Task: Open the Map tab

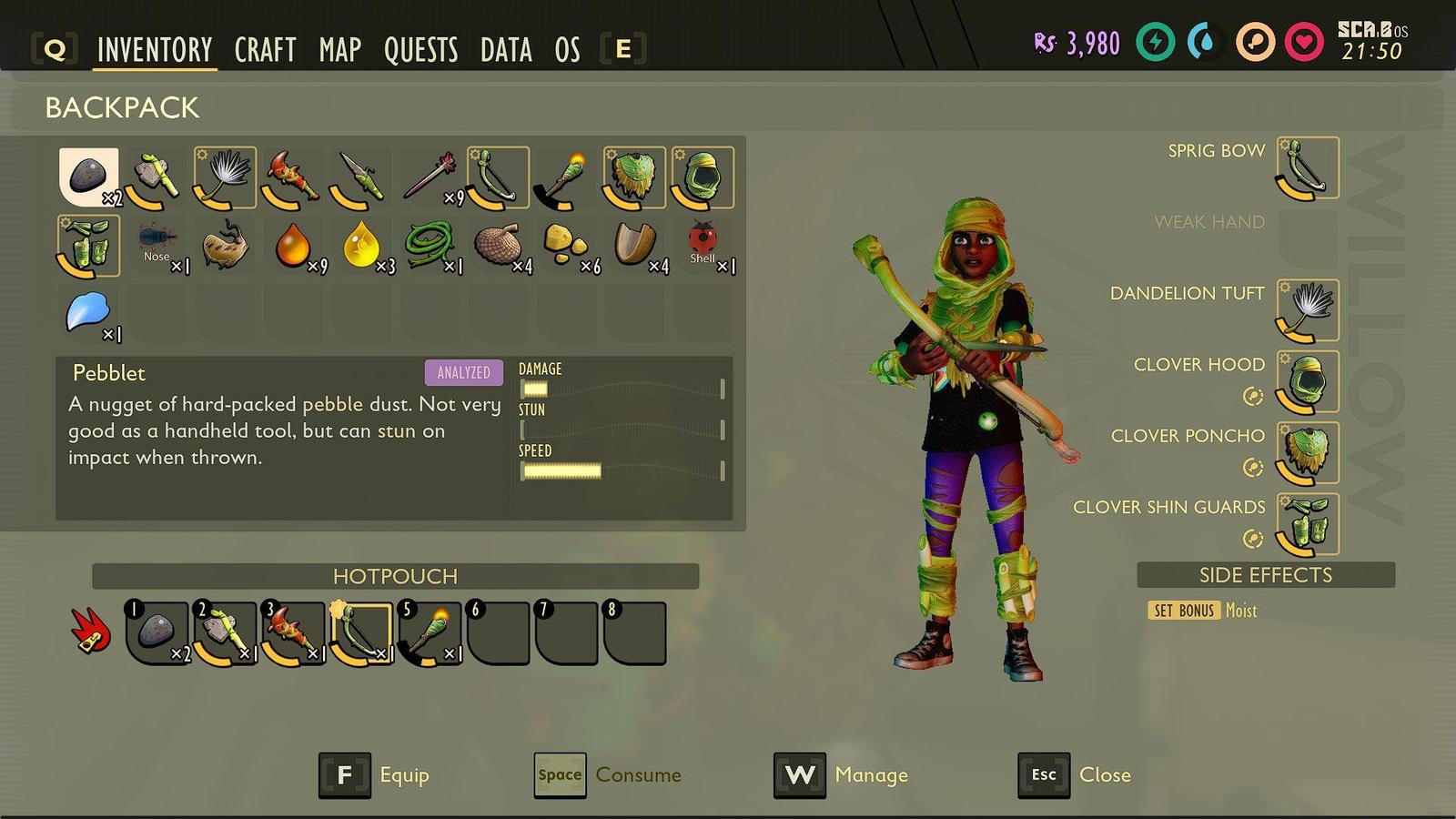Action: coord(339,49)
